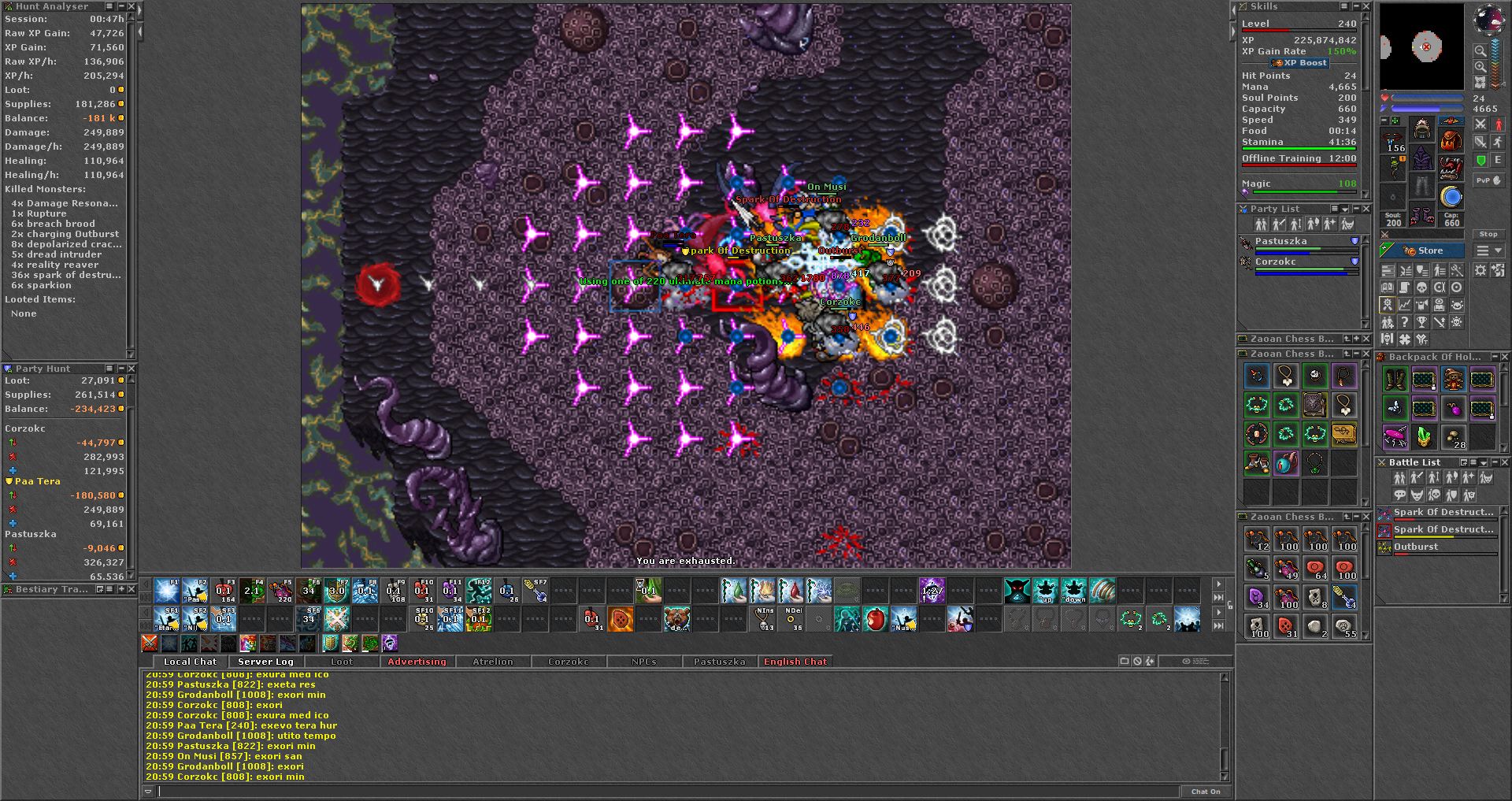Activate the XP Boost button

pyautogui.click(x=1299, y=63)
